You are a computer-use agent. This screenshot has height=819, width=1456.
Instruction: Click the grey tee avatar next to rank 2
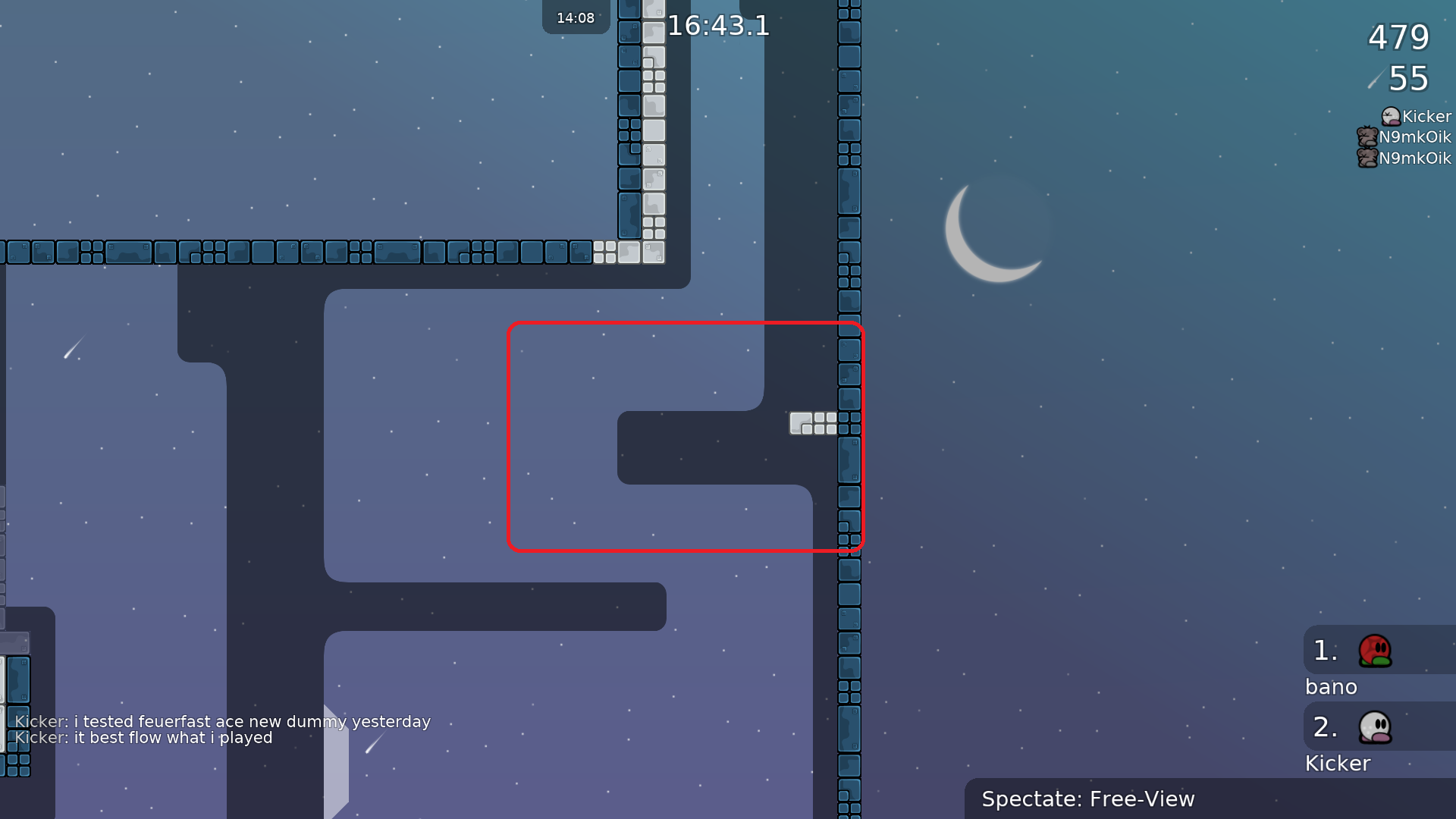click(1376, 727)
